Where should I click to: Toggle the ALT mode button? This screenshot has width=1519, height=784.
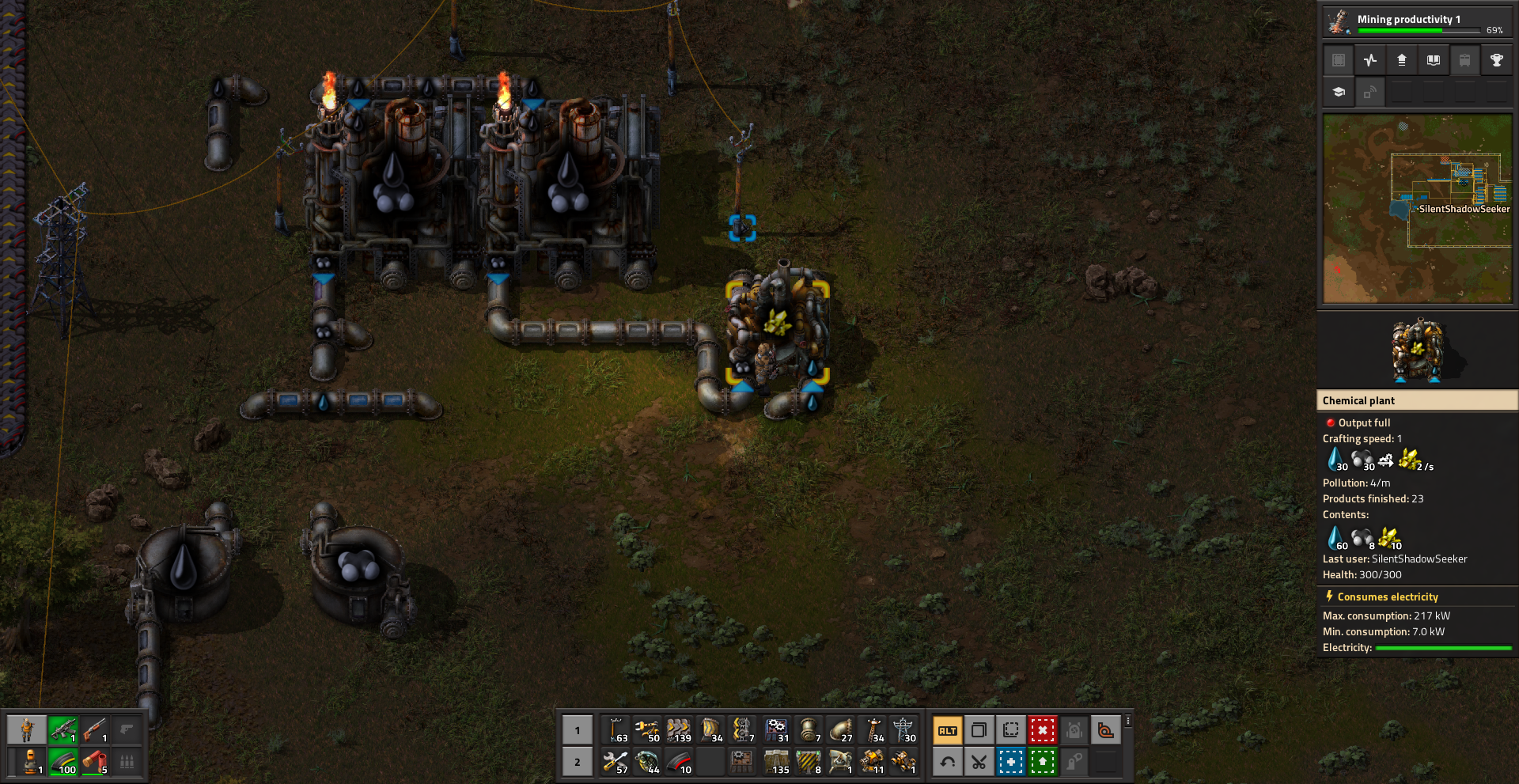pos(947,730)
